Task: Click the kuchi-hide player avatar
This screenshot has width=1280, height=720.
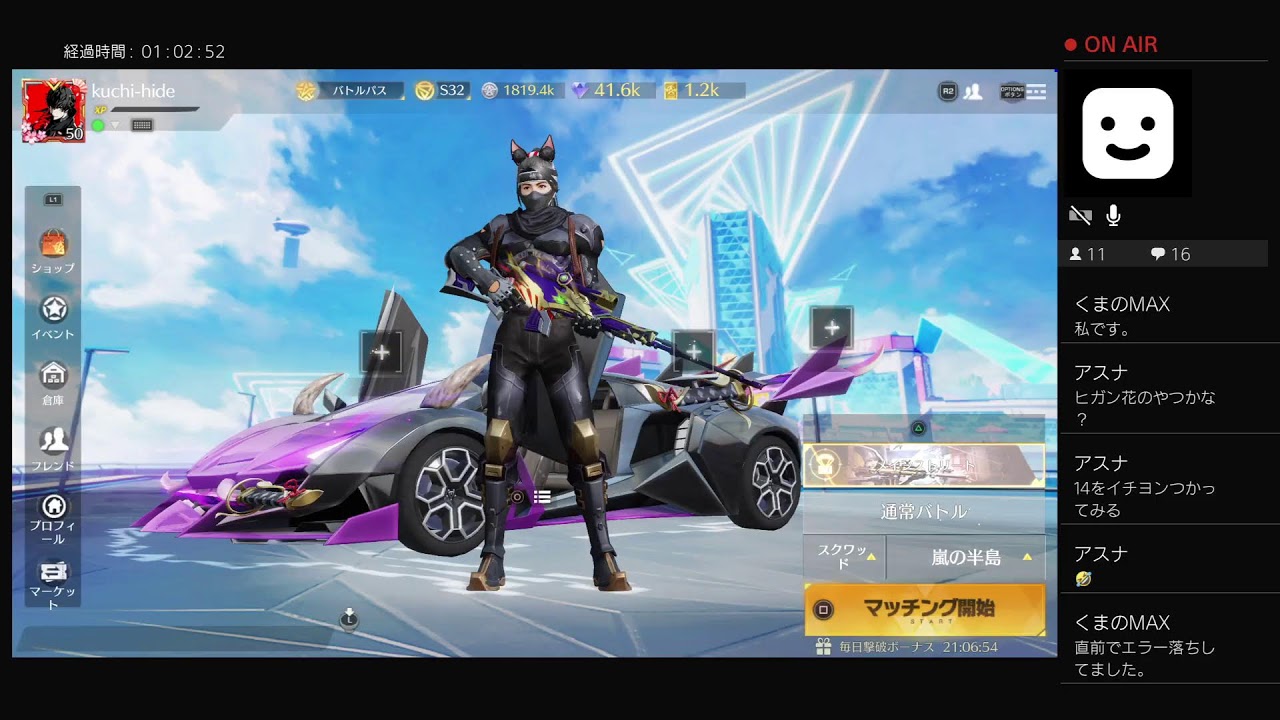Action: point(53,111)
